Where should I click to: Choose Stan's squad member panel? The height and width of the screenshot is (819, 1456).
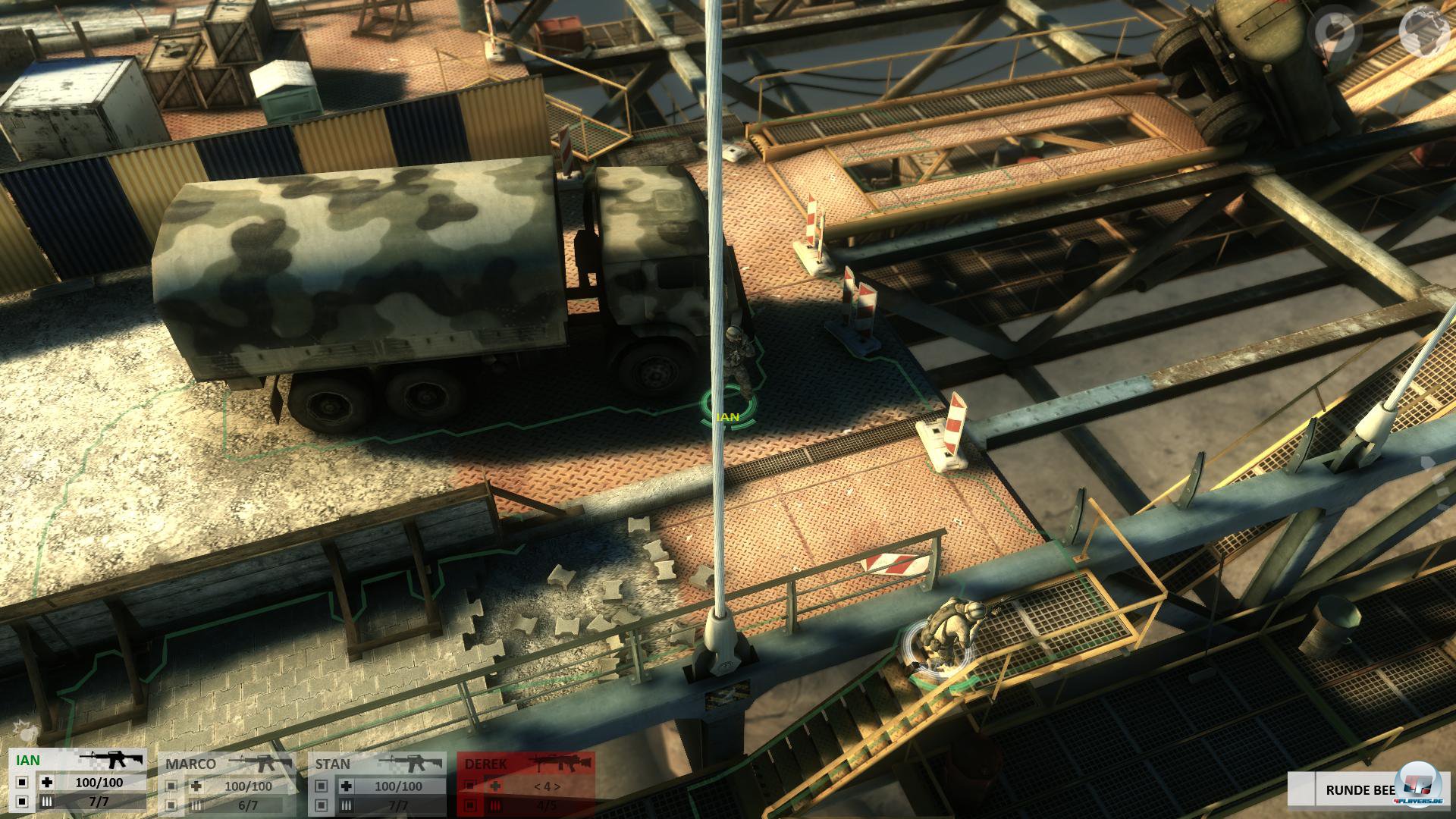tap(334, 764)
